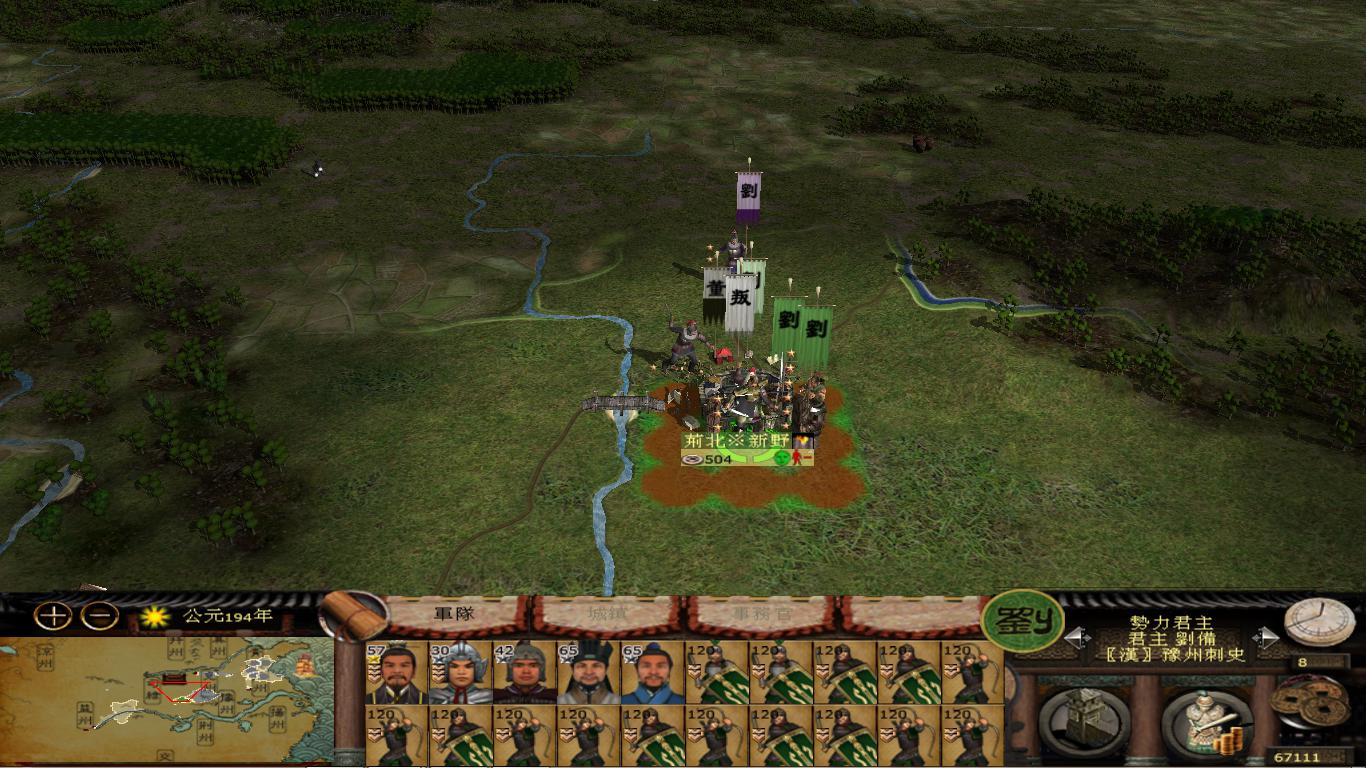This screenshot has height=768, width=1366.
Task: Open the soldier recruitment button
Action: click(1207, 721)
